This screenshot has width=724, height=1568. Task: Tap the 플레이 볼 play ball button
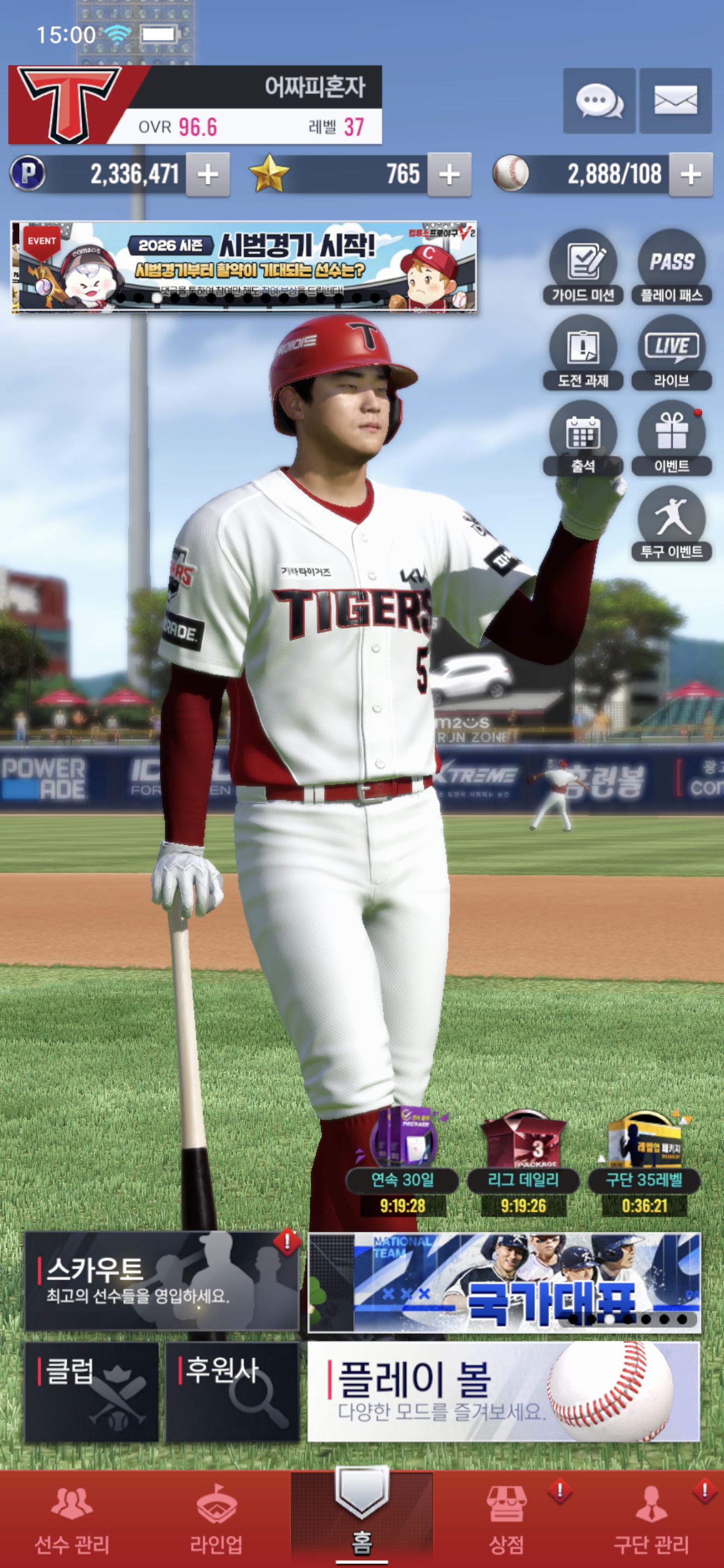pyautogui.click(x=504, y=1392)
